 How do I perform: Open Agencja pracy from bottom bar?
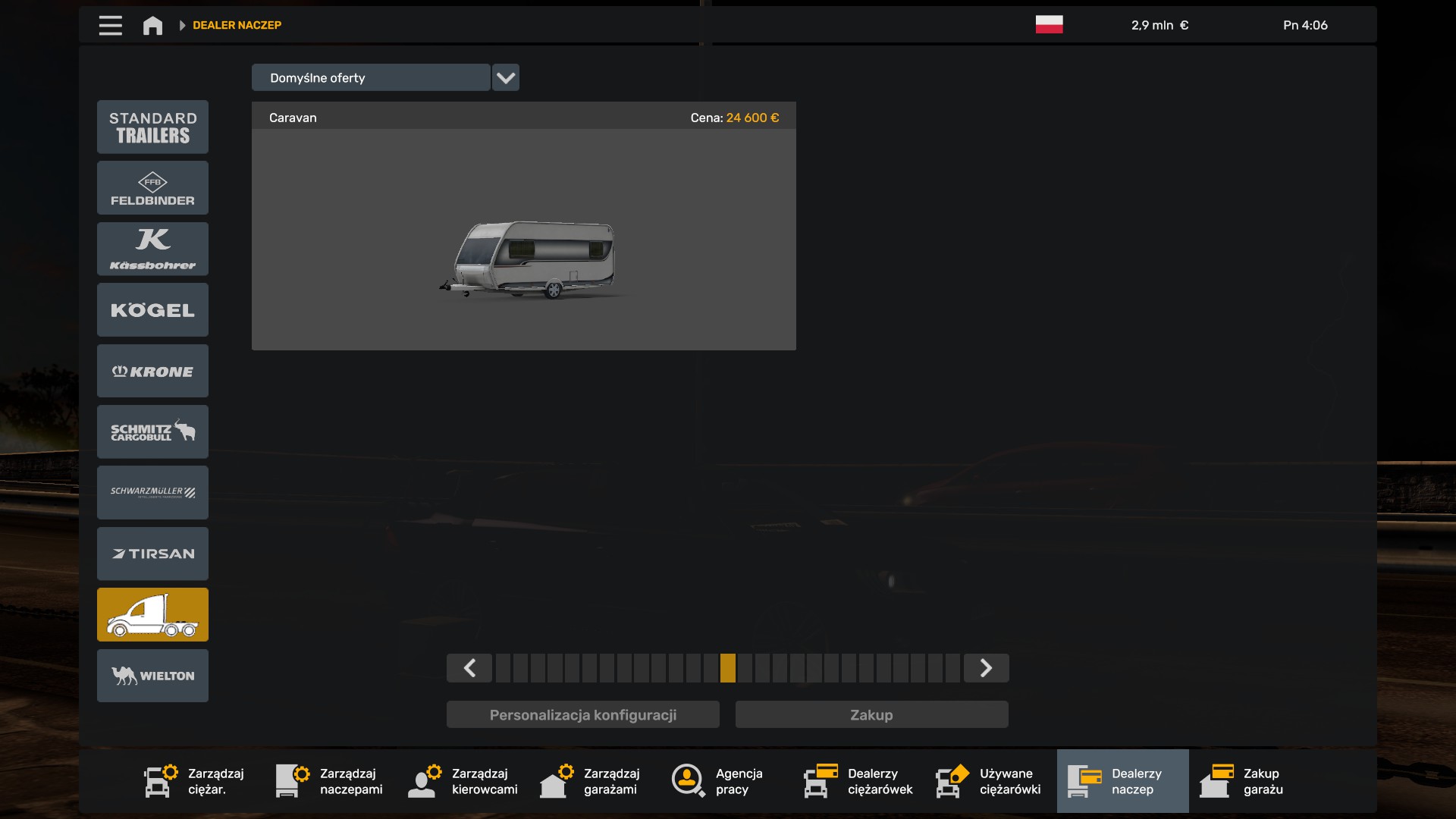(x=717, y=781)
